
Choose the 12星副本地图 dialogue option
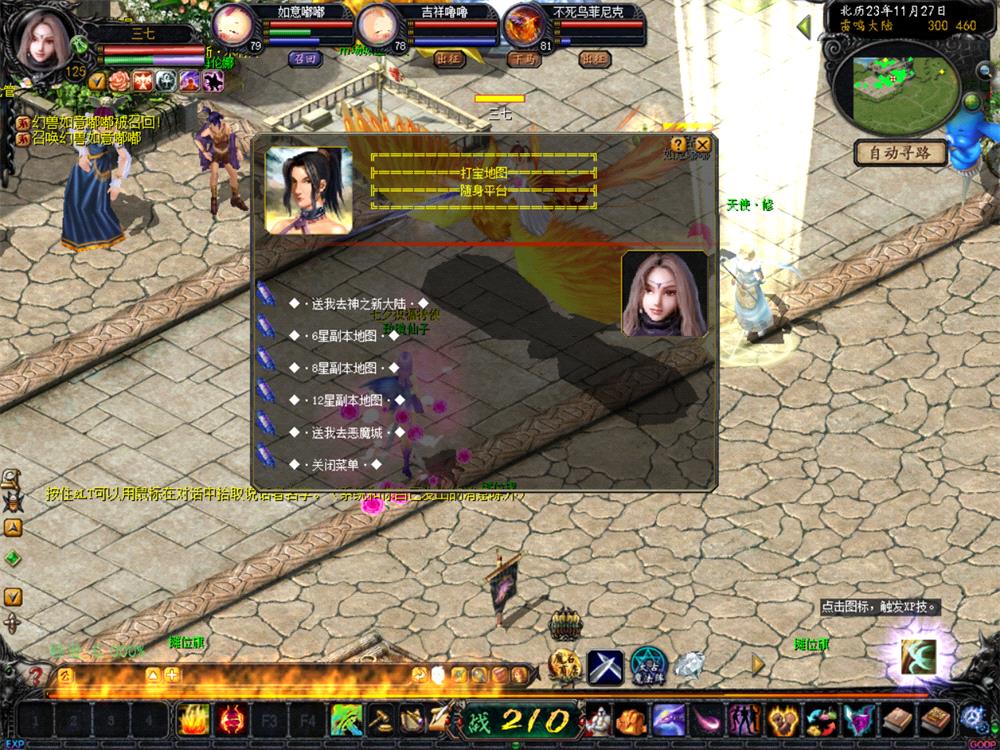tap(346, 400)
